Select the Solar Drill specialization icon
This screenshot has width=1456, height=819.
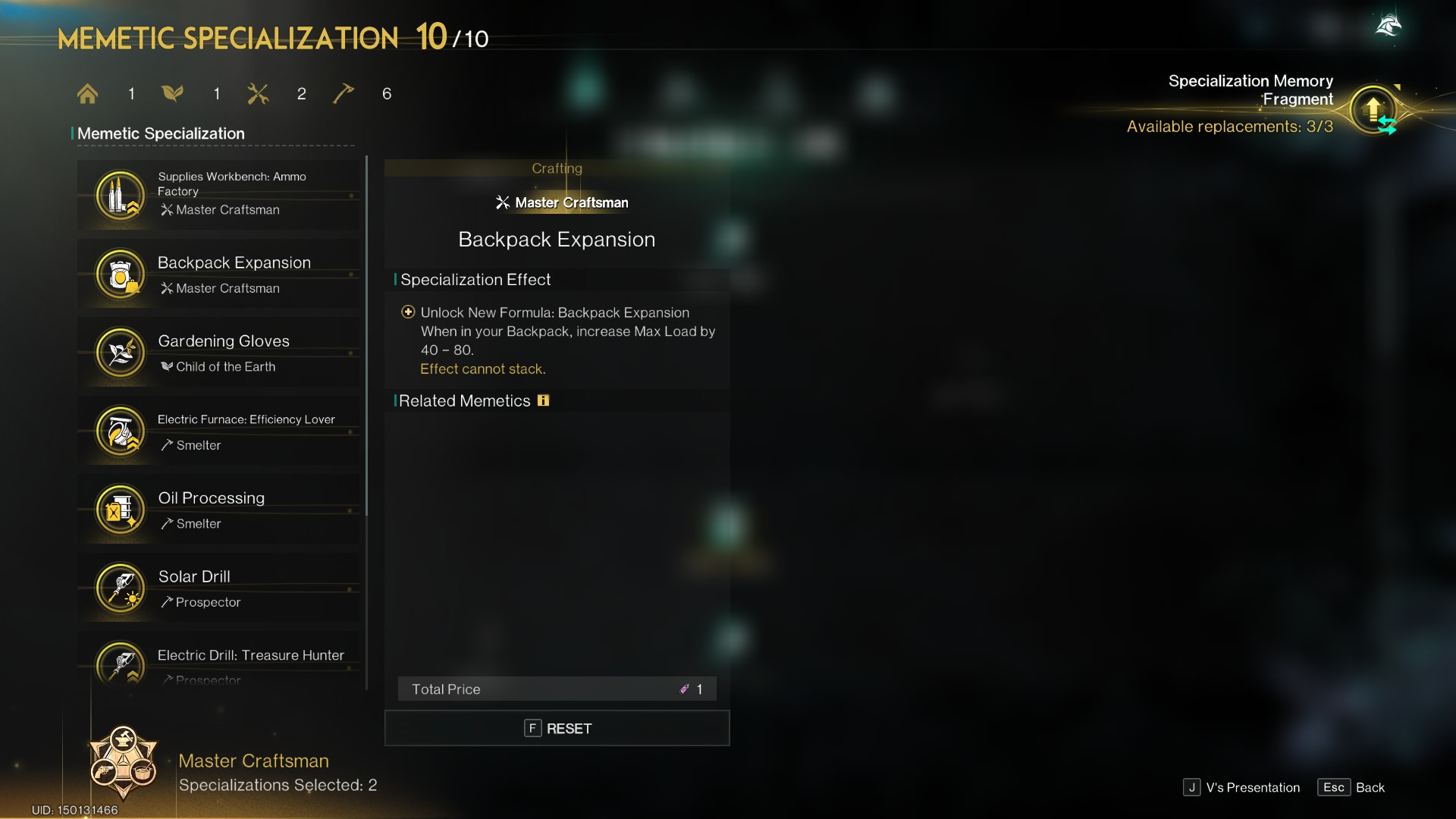(119, 588)
